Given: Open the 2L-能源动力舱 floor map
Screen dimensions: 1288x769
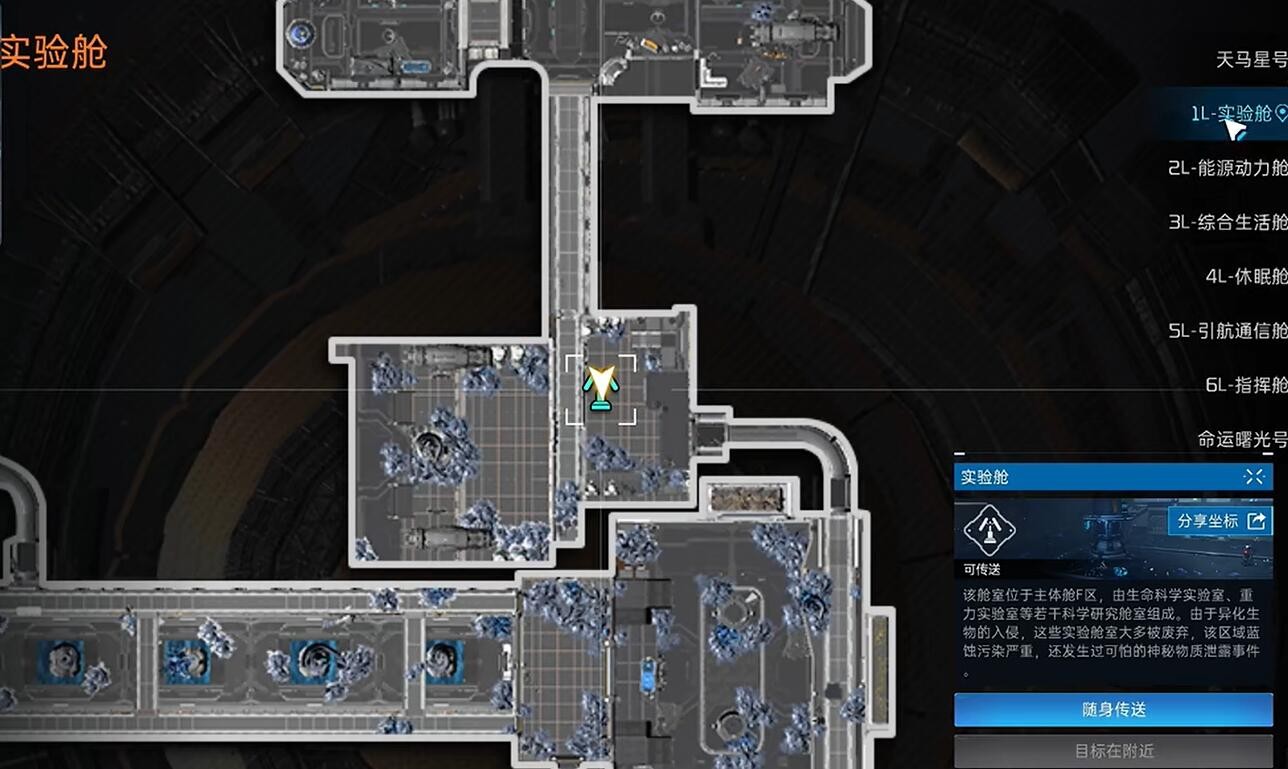Looking at the screenshot, I should coord(1227,168).
